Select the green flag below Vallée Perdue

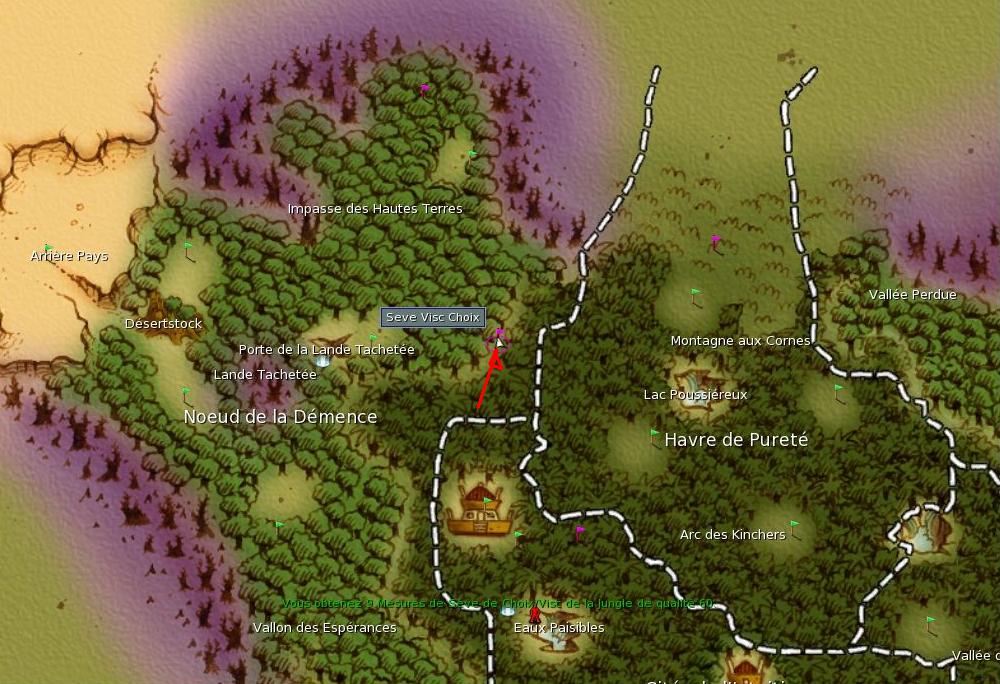click(x=838, y=389)
